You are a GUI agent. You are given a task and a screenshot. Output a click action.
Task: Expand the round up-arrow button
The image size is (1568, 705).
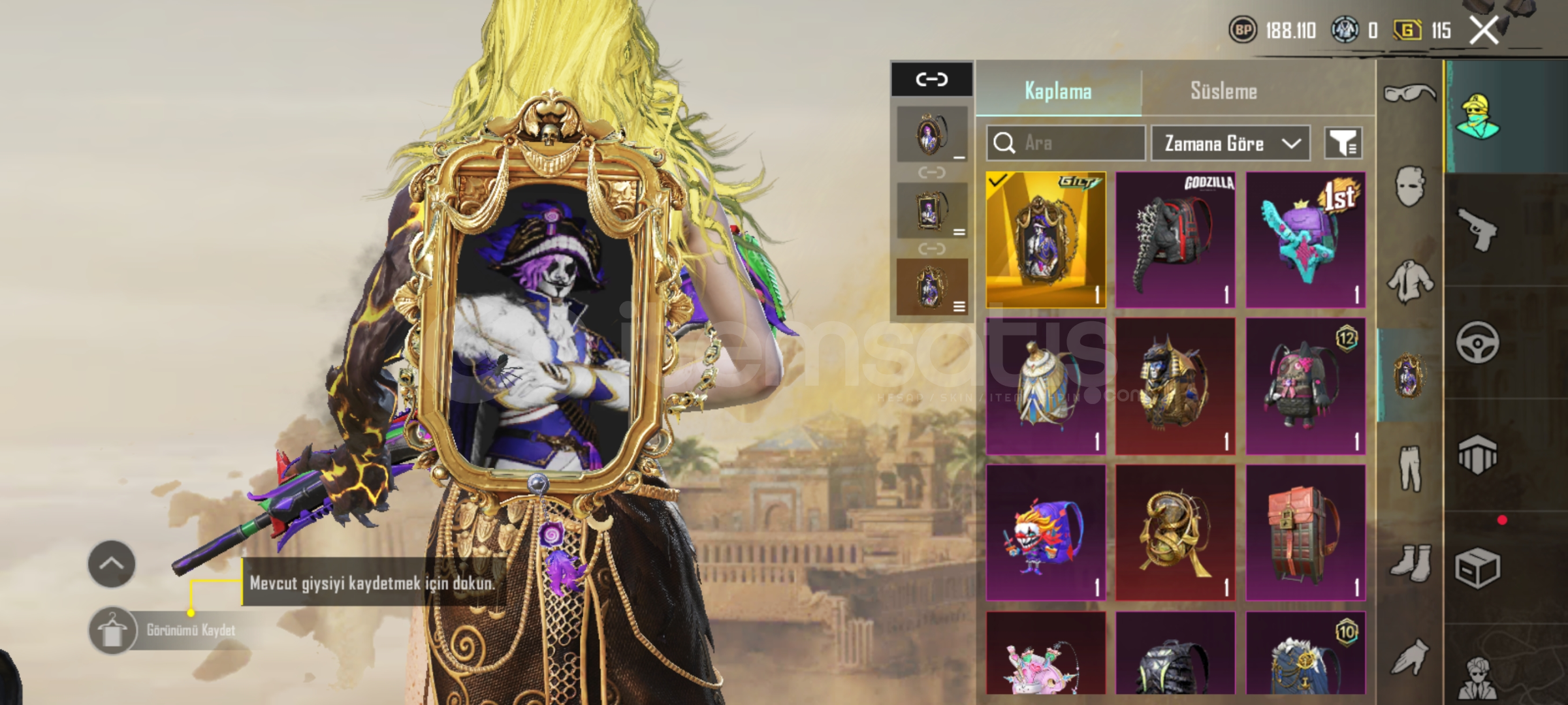pyautogui.click(x=112, y=563)
